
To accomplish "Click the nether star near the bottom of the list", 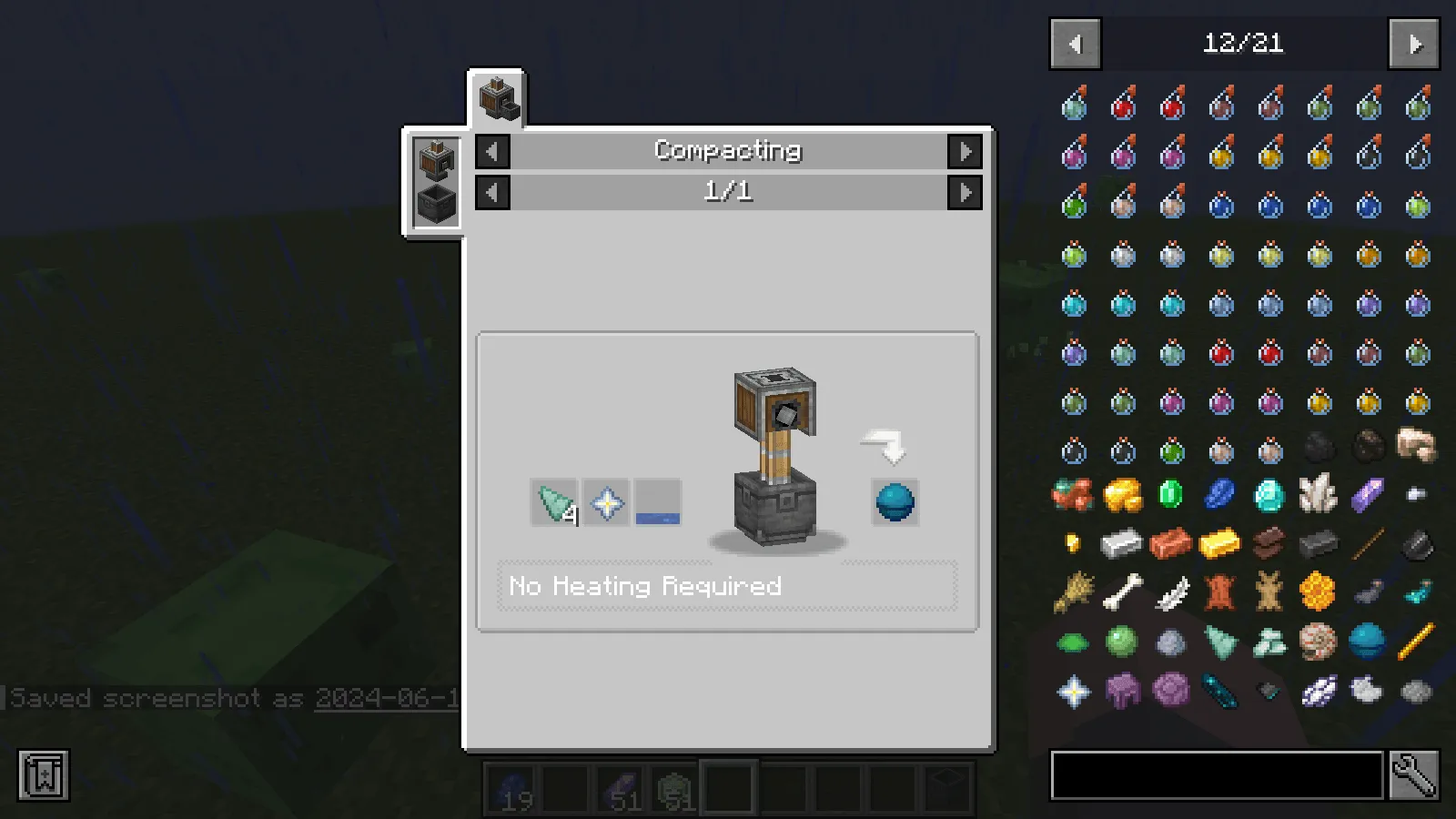I will 1074,691.
